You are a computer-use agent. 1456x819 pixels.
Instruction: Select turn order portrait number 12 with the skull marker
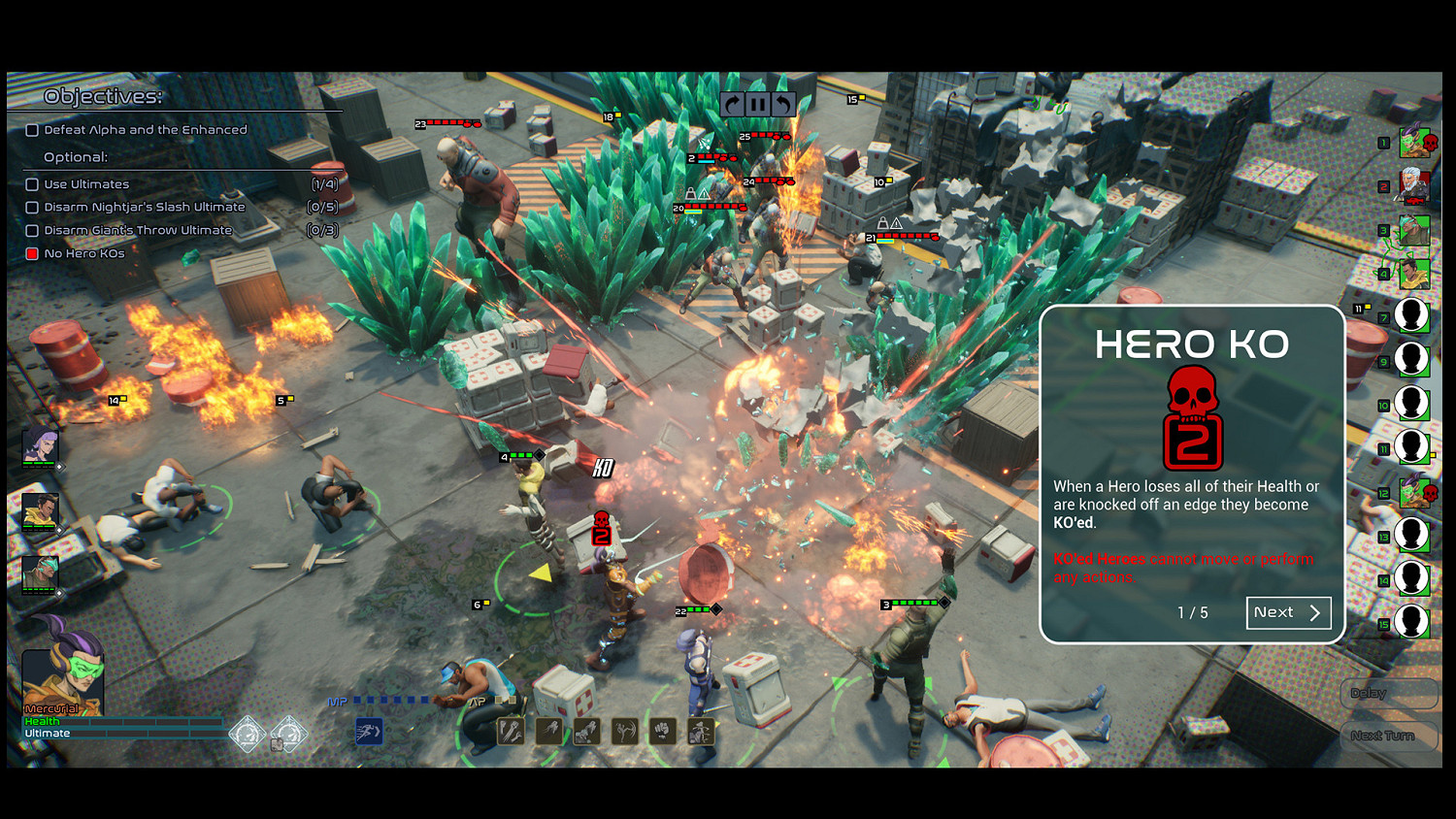pyautogui.click(x=1413, y=493)
